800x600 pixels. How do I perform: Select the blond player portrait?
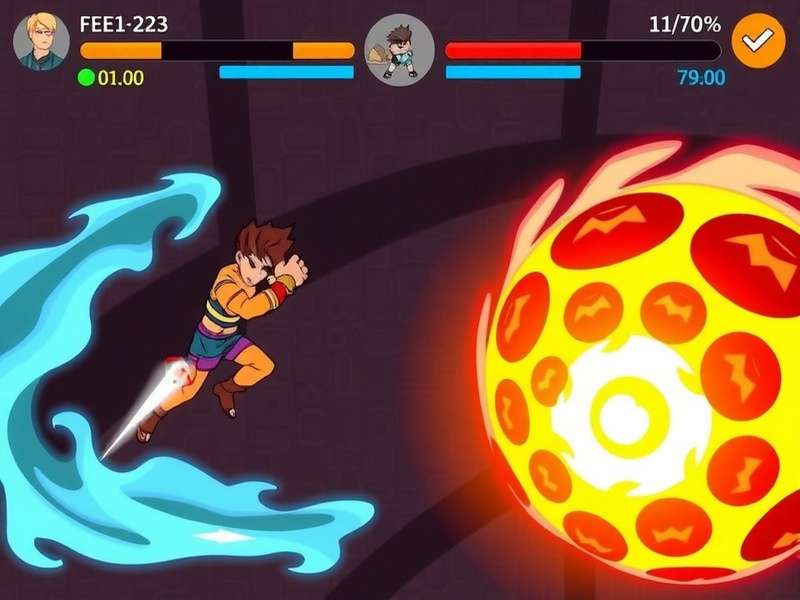(x=41, y=42)
